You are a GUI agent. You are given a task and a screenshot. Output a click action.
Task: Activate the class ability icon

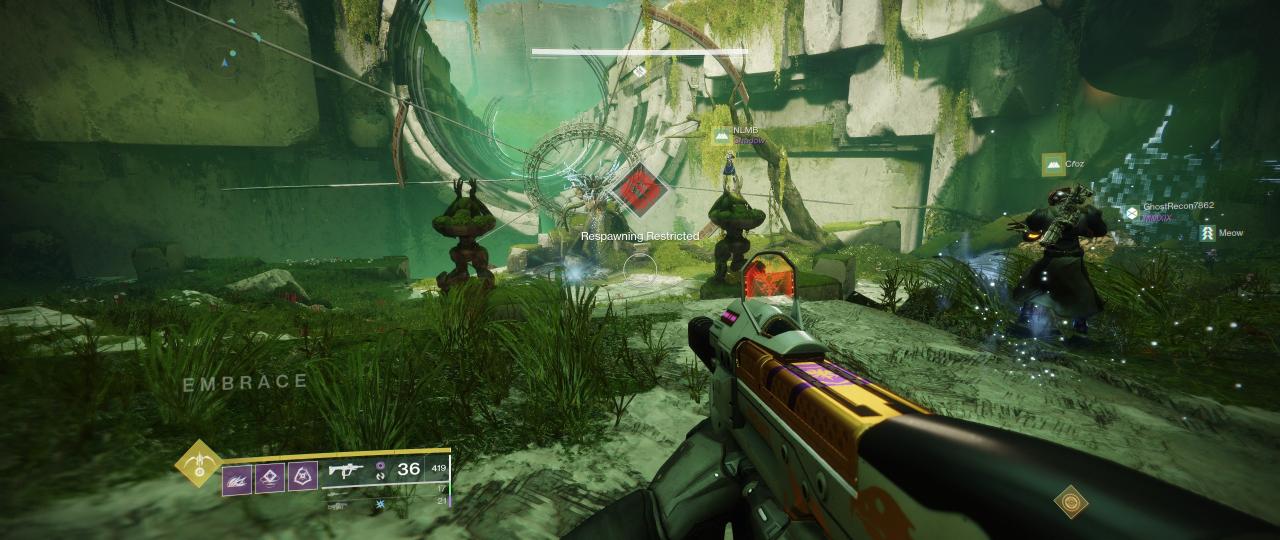point(303,477)
